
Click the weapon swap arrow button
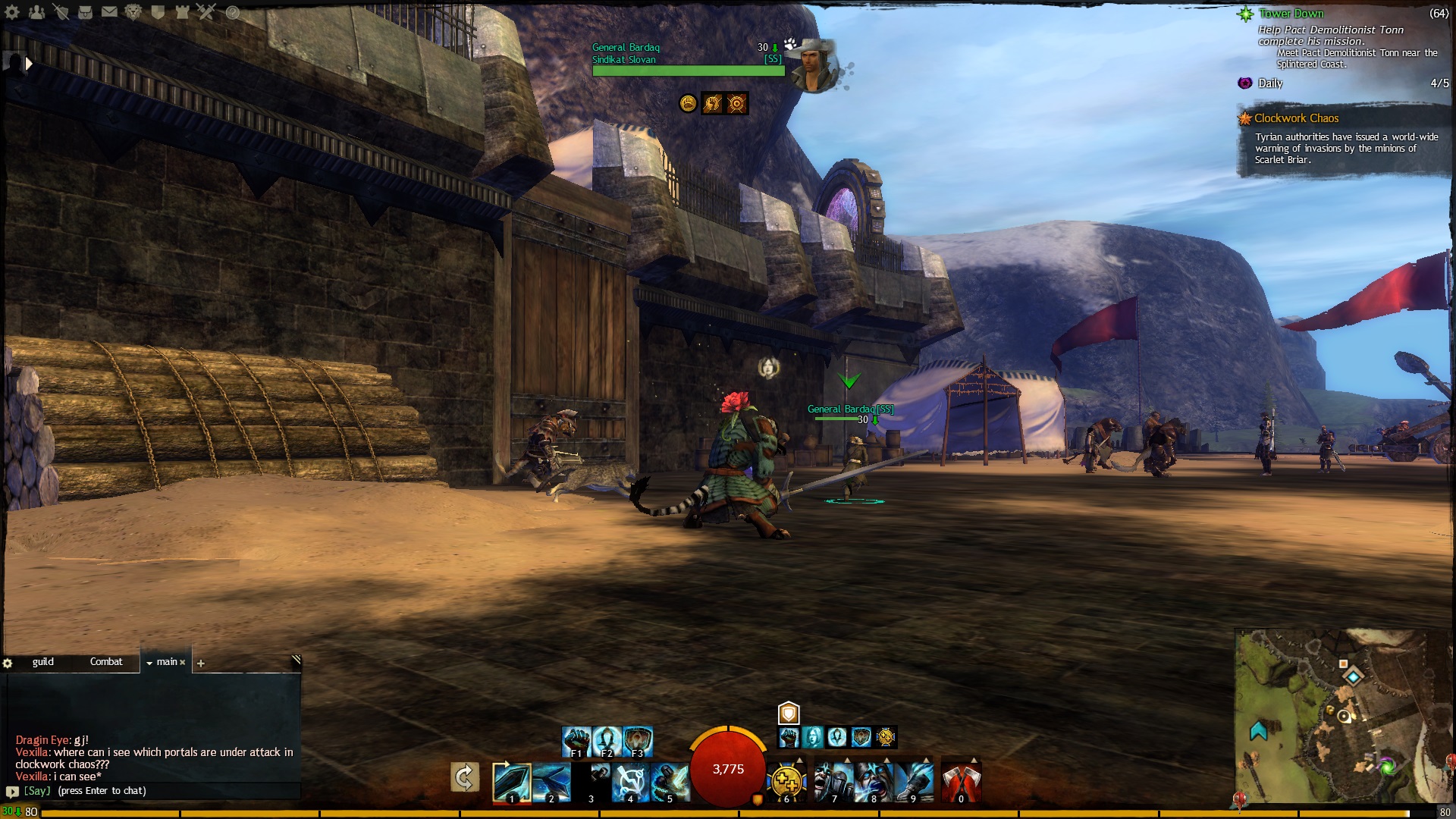point(464,777)
